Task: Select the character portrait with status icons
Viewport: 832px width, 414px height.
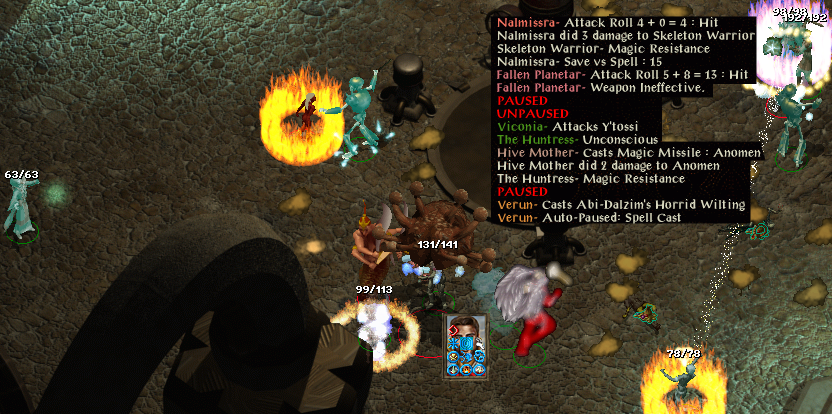Action: tap(466, 346)
